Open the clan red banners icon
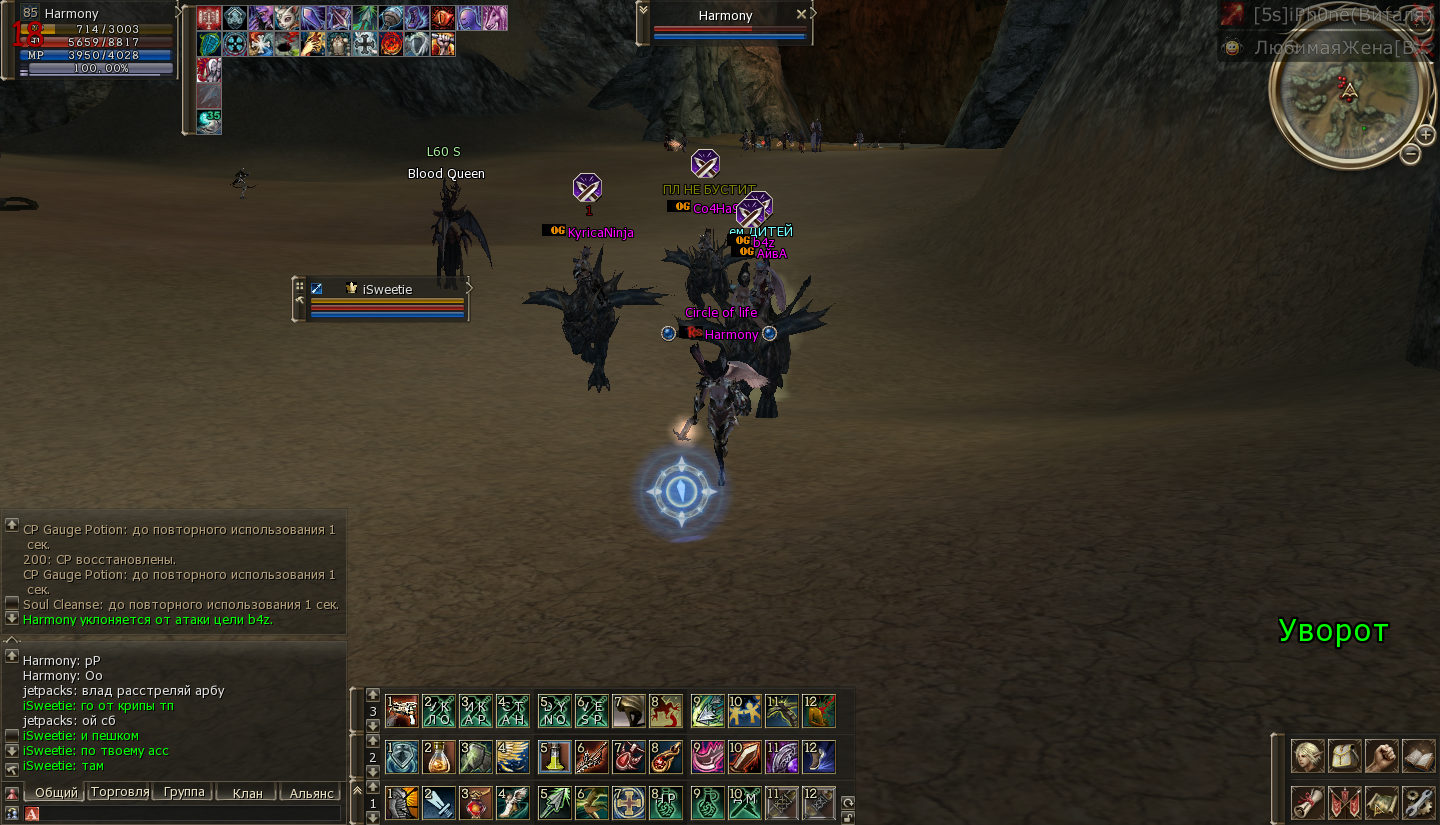The height and width of the screenshot is (825, 1440). click(x=1345, y=802)
